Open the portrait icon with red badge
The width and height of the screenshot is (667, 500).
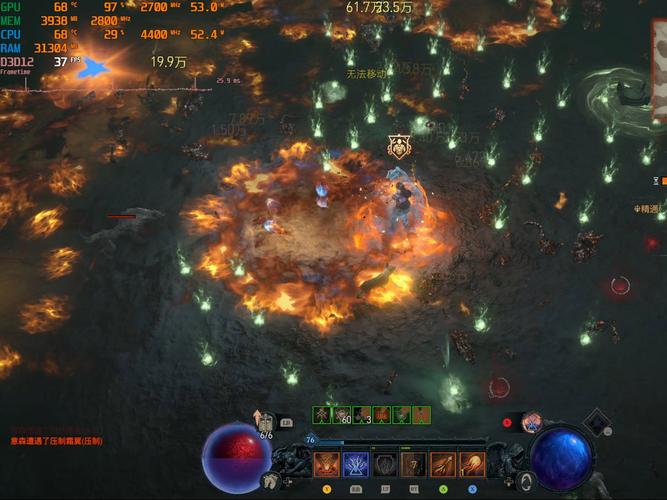click(531, 422)
